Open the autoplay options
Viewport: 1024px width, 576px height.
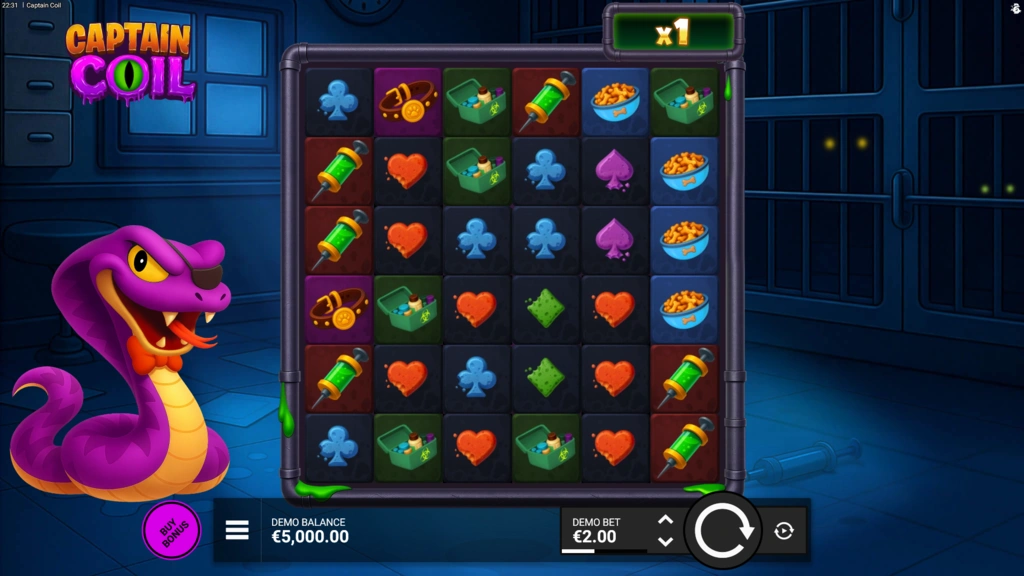[x=784, y=531]
